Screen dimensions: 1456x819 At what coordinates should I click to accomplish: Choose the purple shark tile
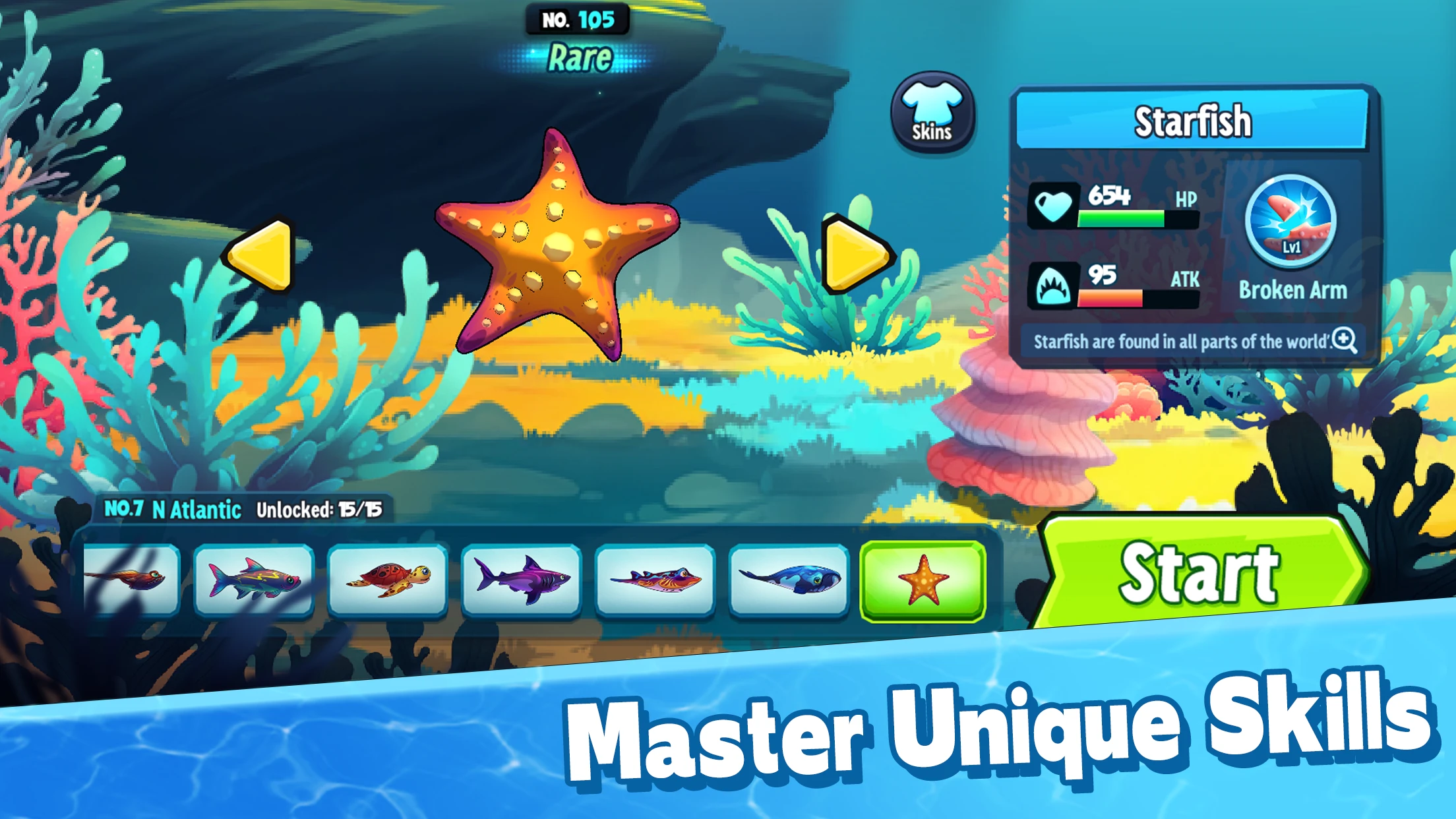point(522,580)
